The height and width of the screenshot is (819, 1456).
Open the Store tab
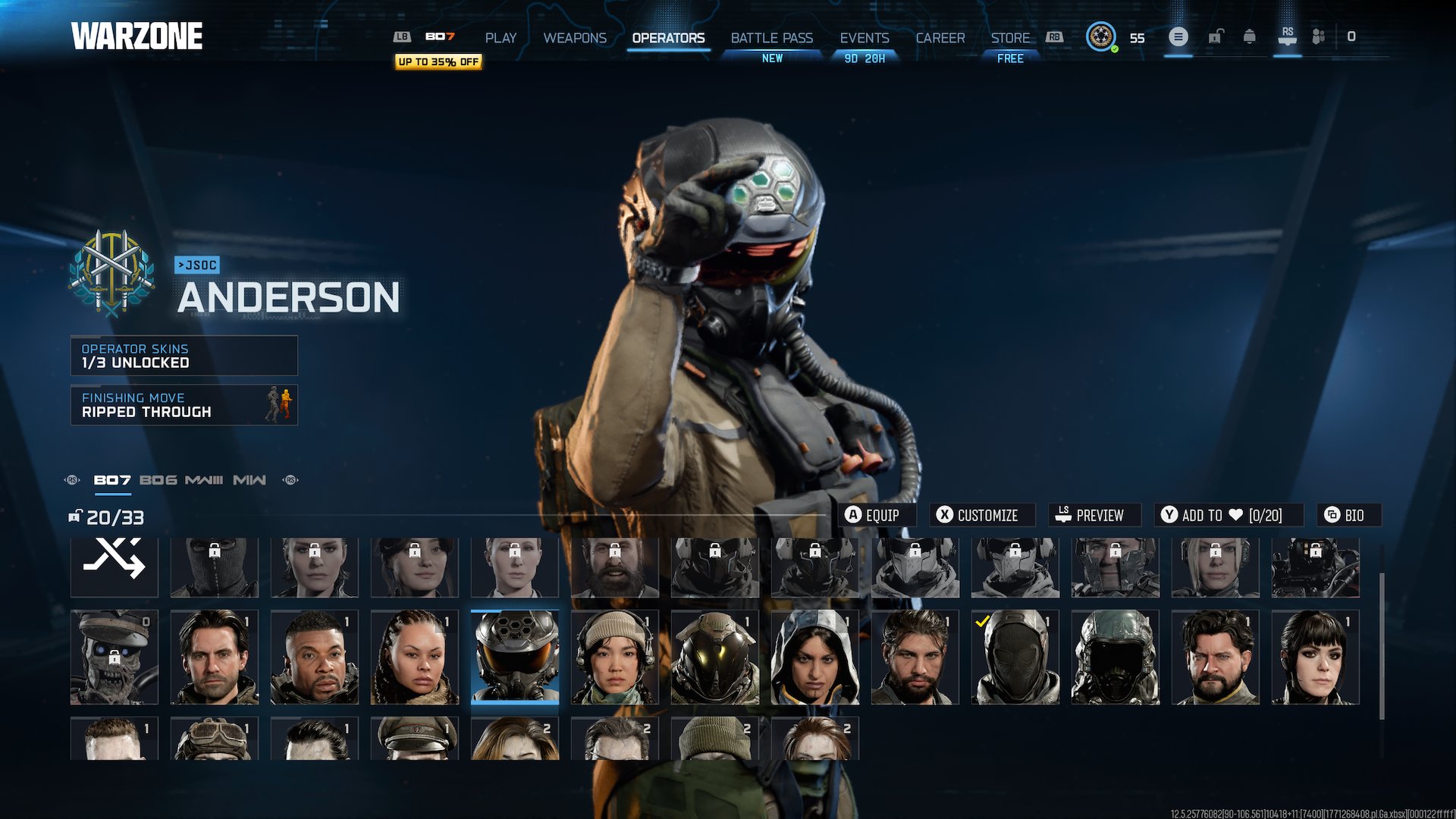1010,38
